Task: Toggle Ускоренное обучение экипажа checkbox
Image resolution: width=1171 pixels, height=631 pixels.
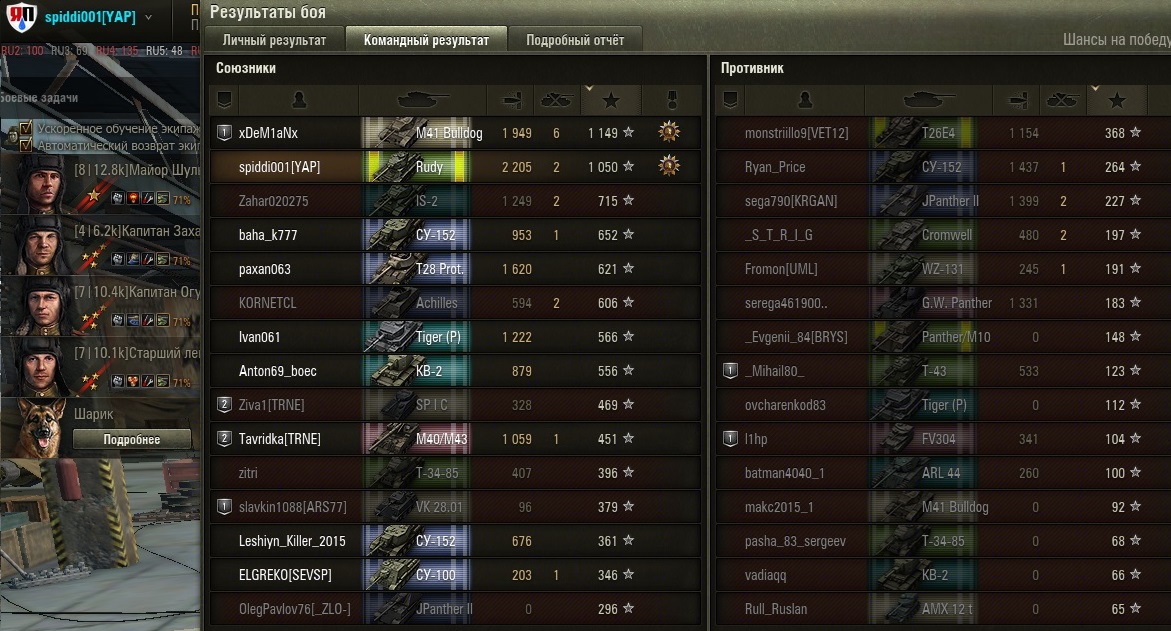Action: point(27,129)
